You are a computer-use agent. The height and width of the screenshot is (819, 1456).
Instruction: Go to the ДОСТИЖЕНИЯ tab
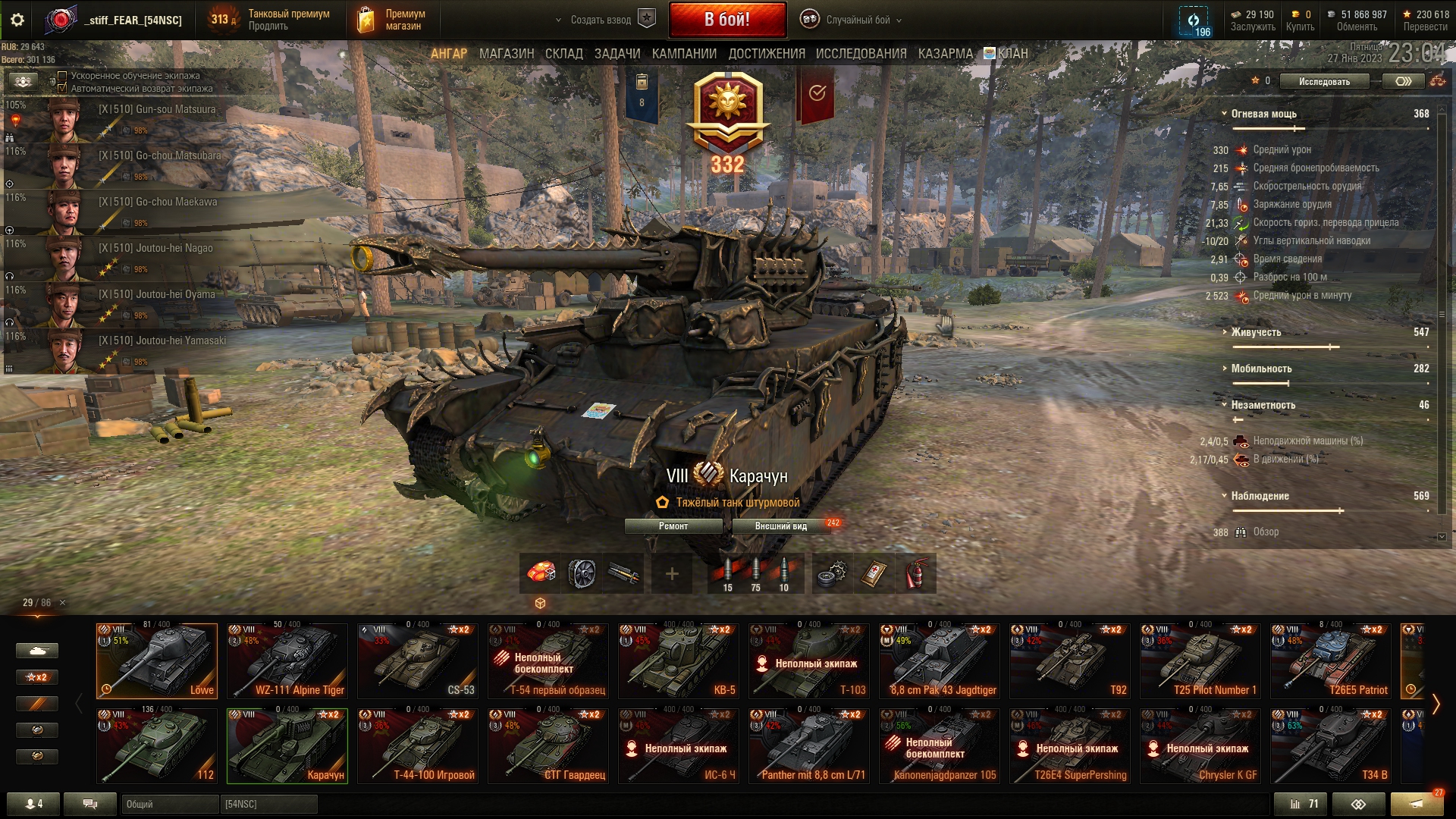(x=767, y=54)
